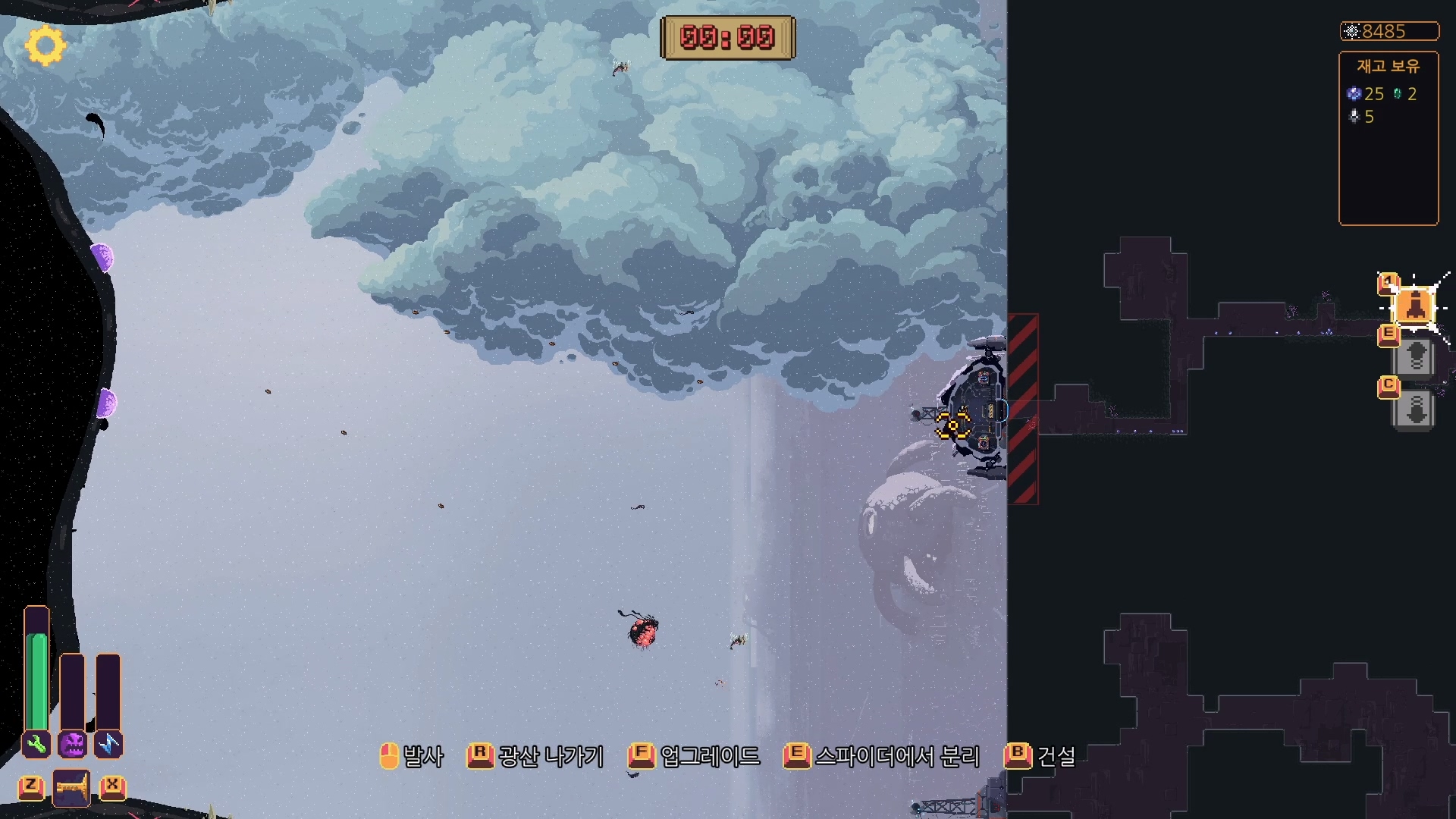Click the green wrench repair icon
Image resolution: width=1456 pixels, height=819 pixels.
(x=36, y=744)
